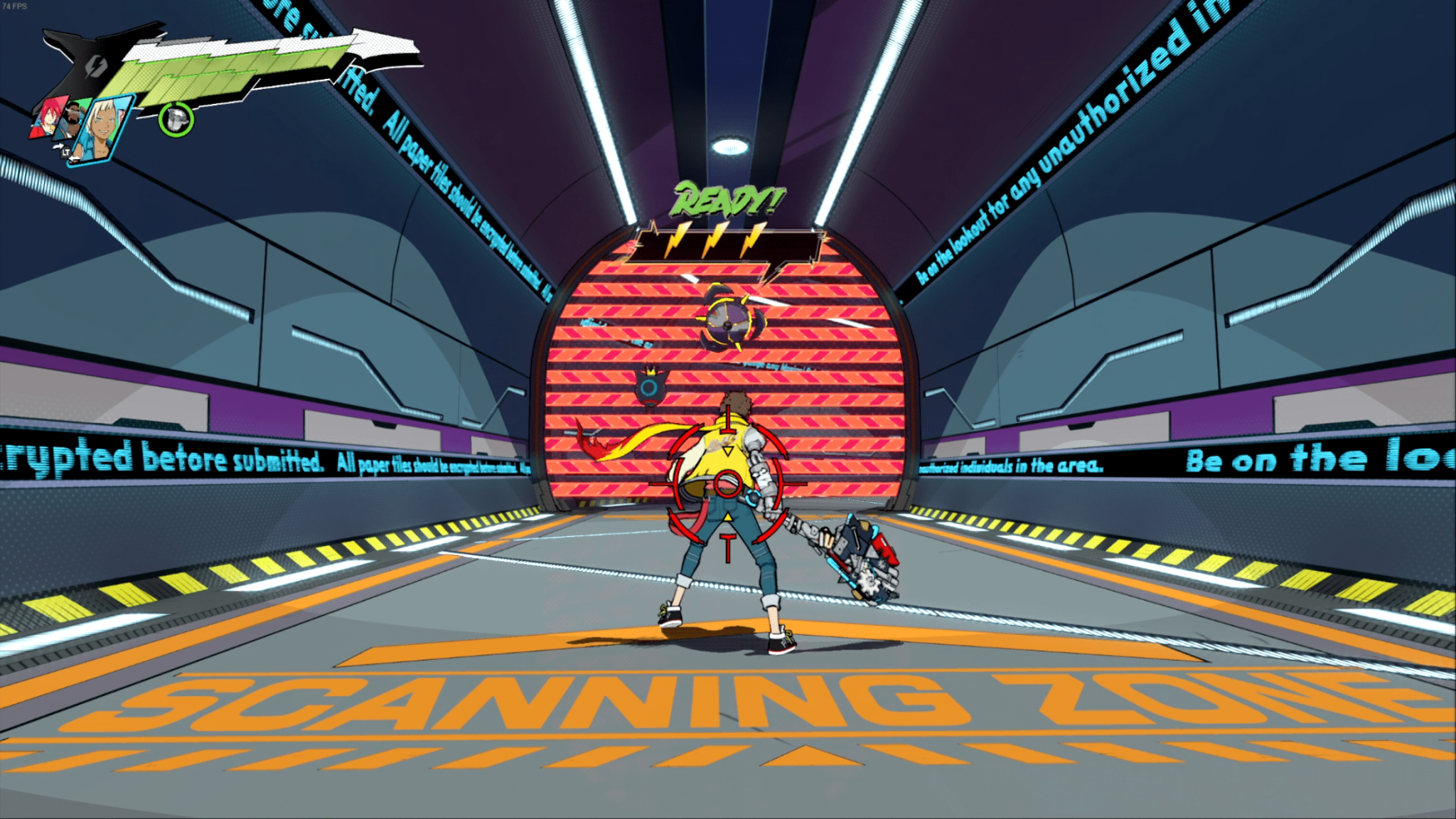This screenshot has width=1456, height=819.
Task: Select the lightning bolt emblem on the health bar
Action: coord(95,67)
